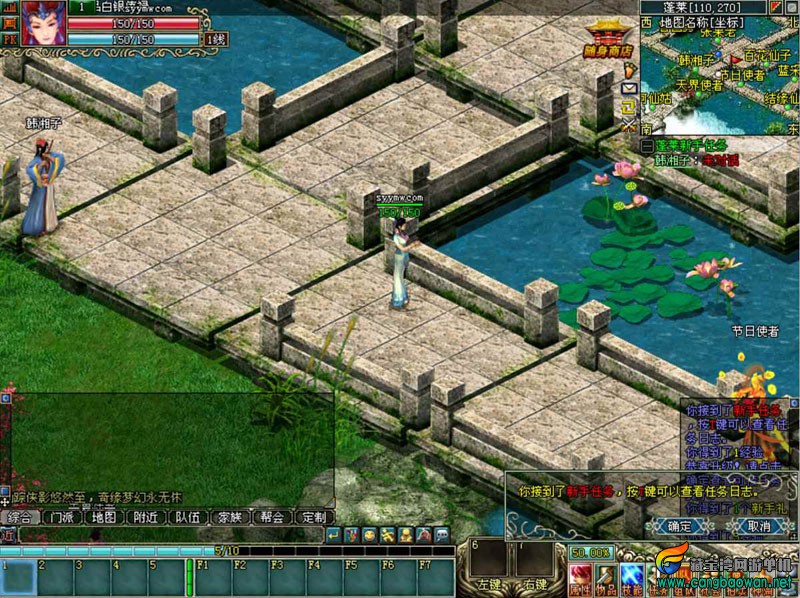The height and width of the screenshot is (598, 800).
Task: Click the crossed swords icon
Action: coord(628,125)
